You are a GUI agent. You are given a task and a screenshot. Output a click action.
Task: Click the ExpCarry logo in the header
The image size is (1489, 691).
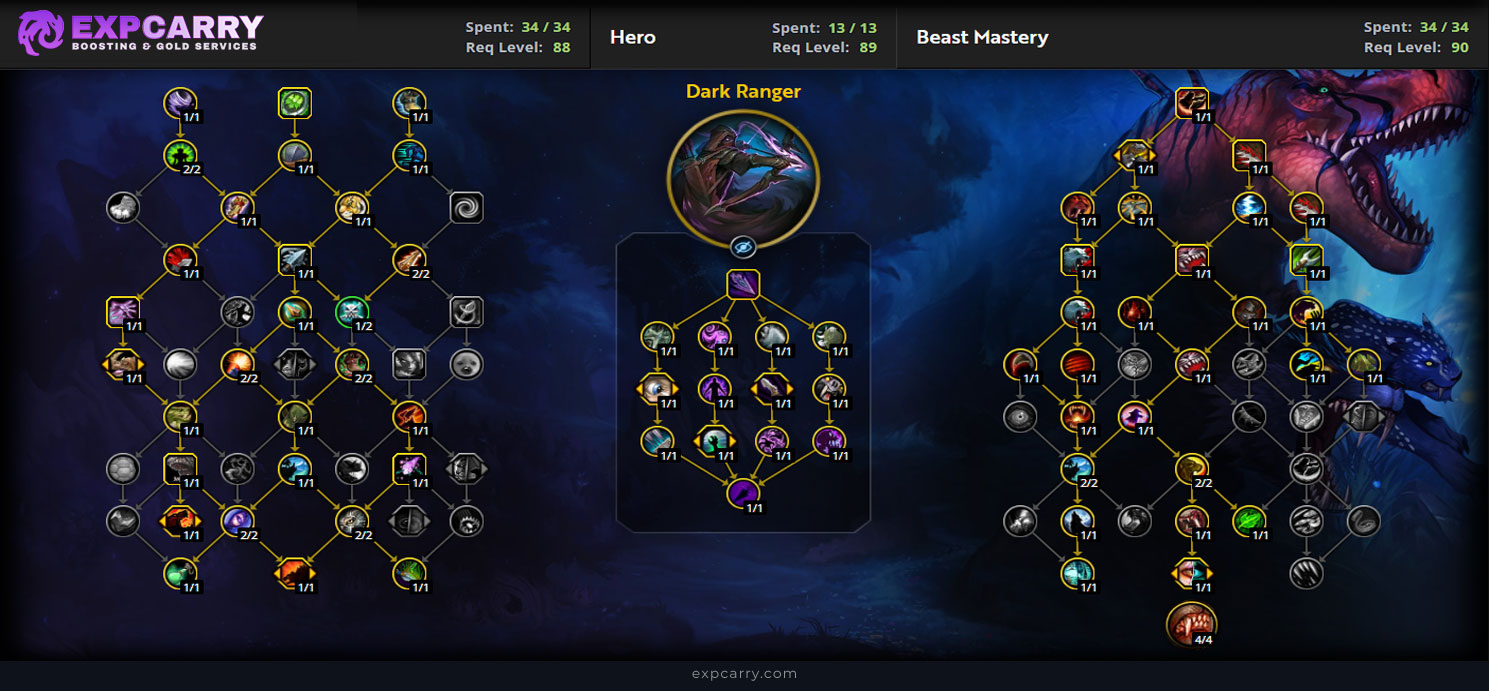140,33
